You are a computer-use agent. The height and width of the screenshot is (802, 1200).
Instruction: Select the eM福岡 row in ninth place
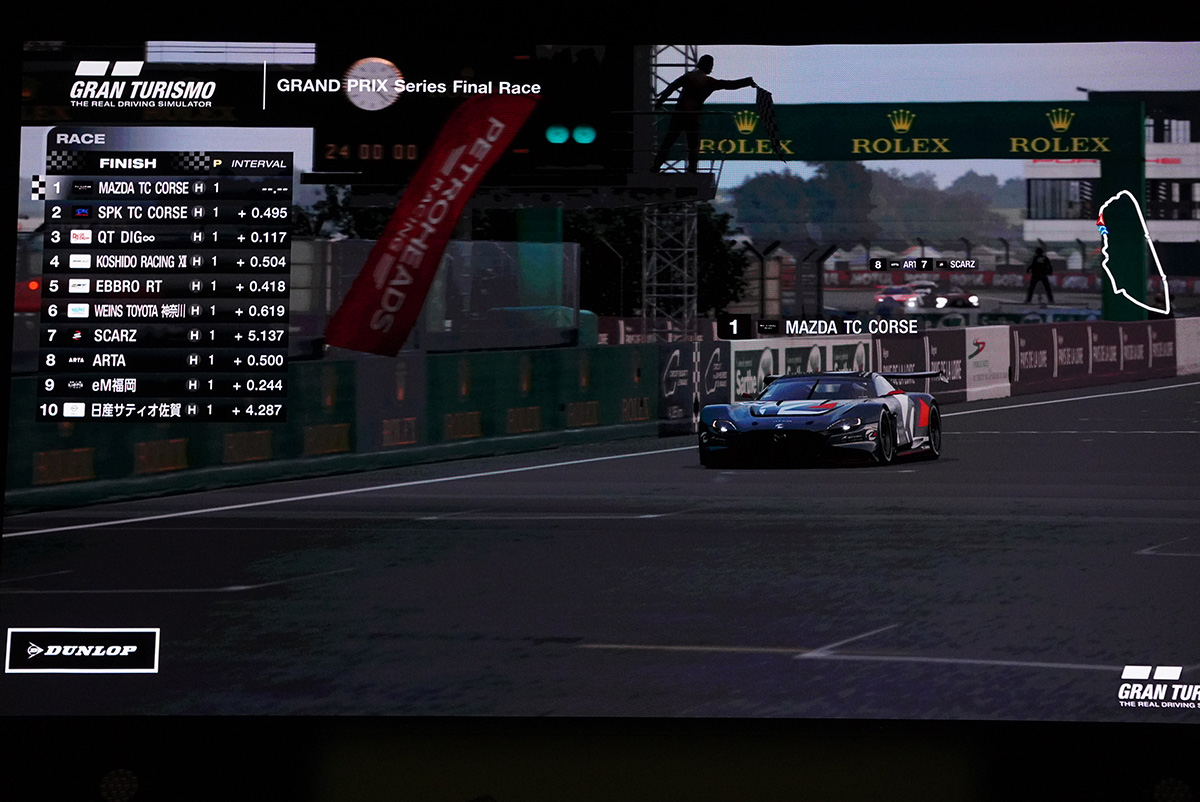coord(165,385)
